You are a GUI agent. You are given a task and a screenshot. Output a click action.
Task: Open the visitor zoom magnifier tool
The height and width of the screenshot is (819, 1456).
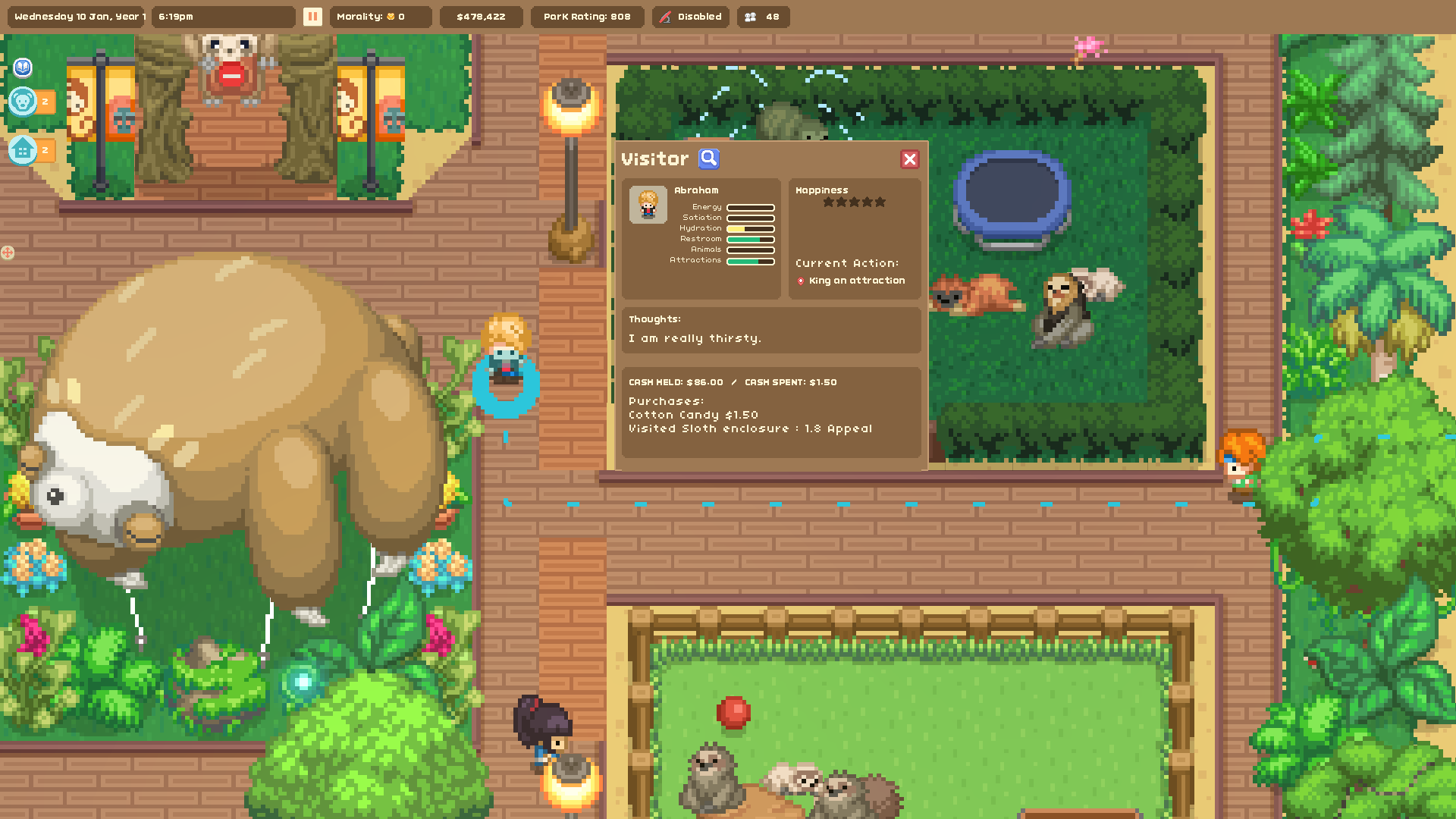709,158
